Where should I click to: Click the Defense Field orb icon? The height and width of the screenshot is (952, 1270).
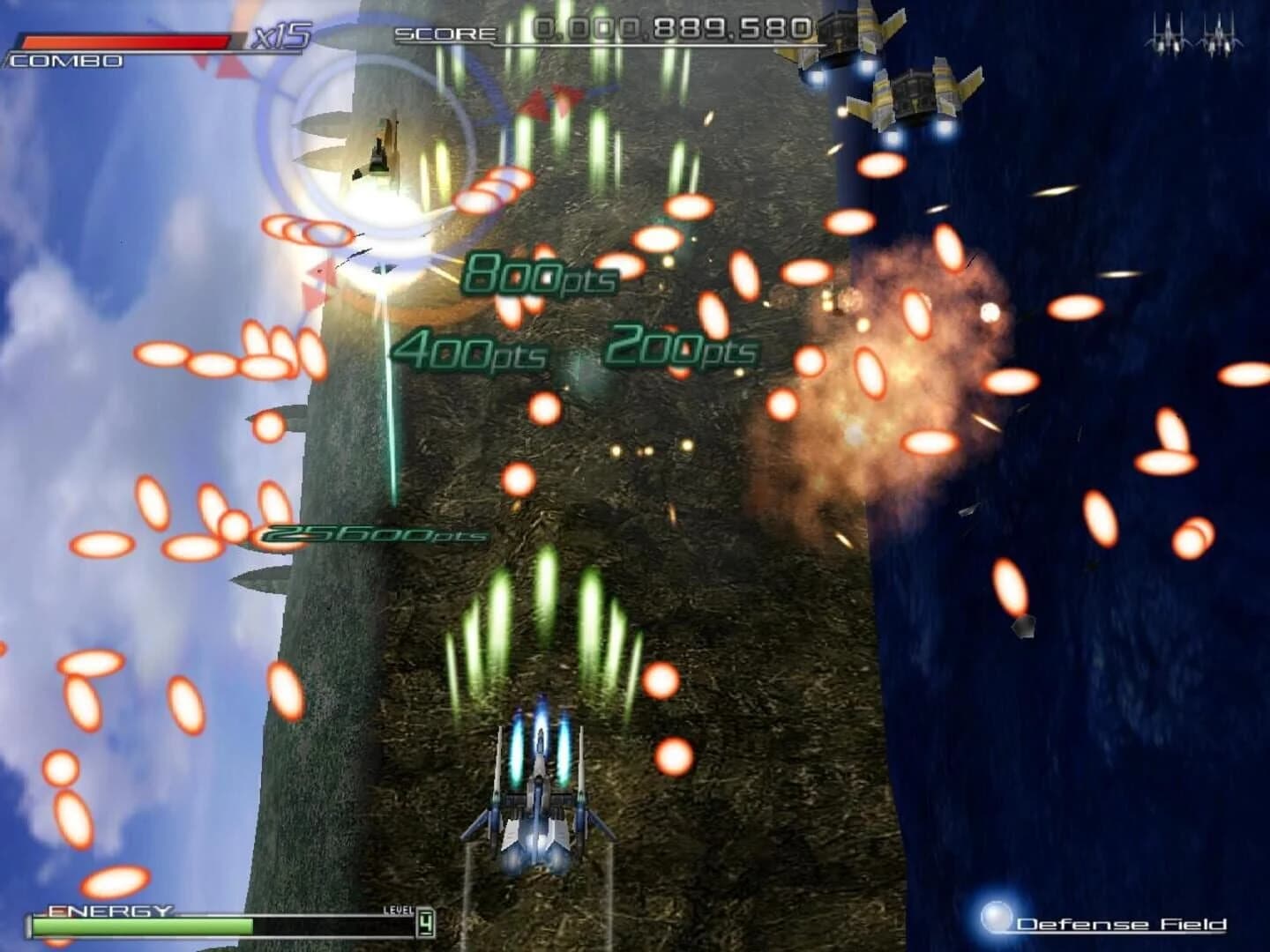click(995, 917)
